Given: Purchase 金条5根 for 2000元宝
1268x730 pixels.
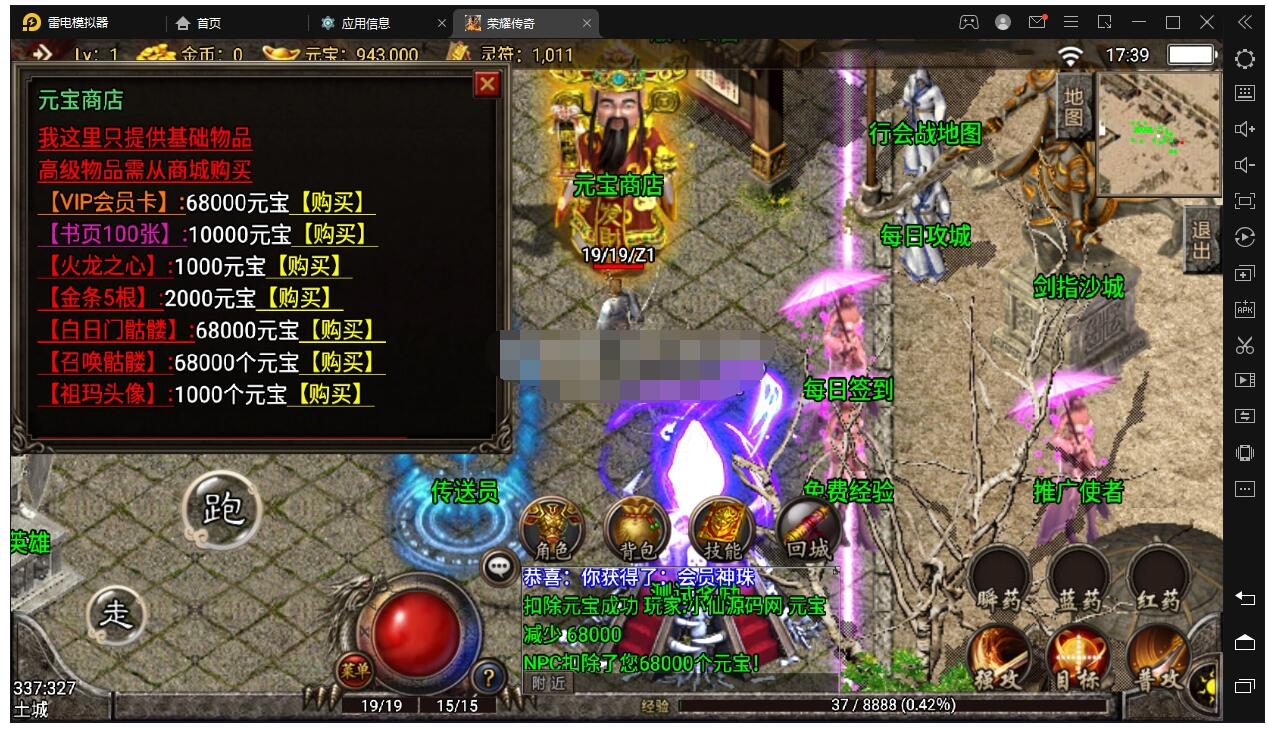Looking at the screenshot, I should tap(299, 298).
